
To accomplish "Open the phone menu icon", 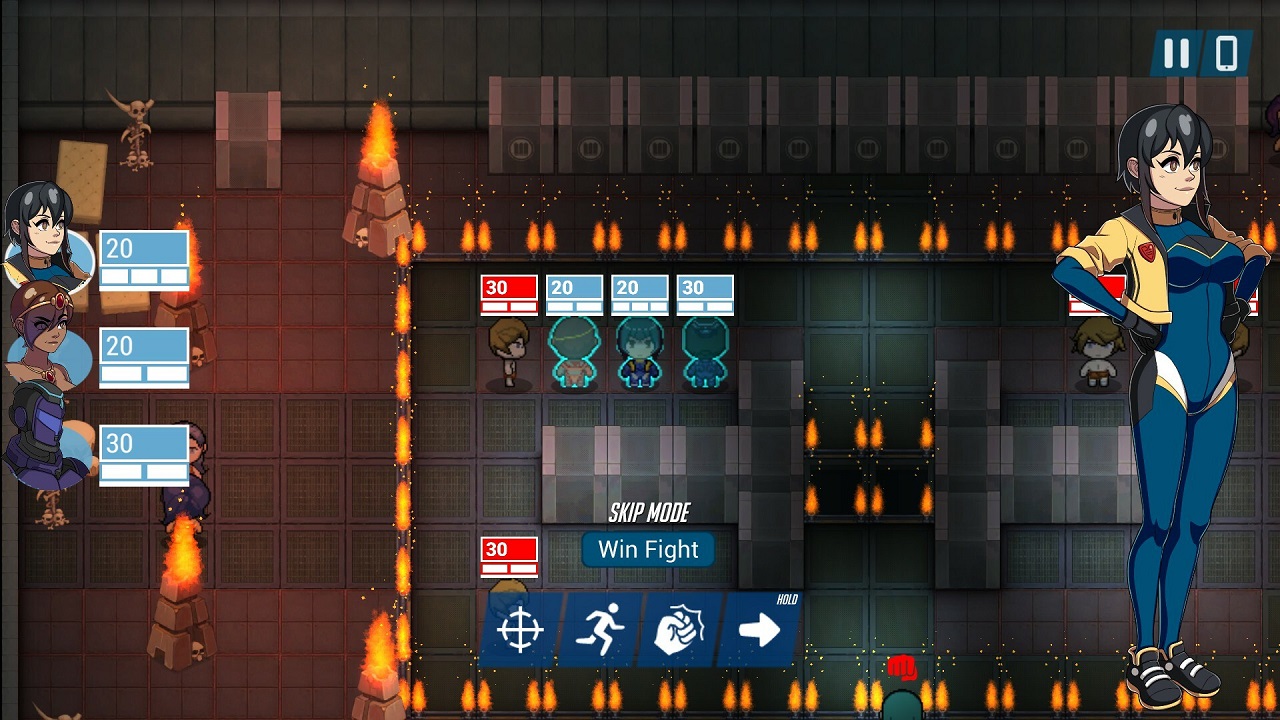I will click(x=1226, y=53).
